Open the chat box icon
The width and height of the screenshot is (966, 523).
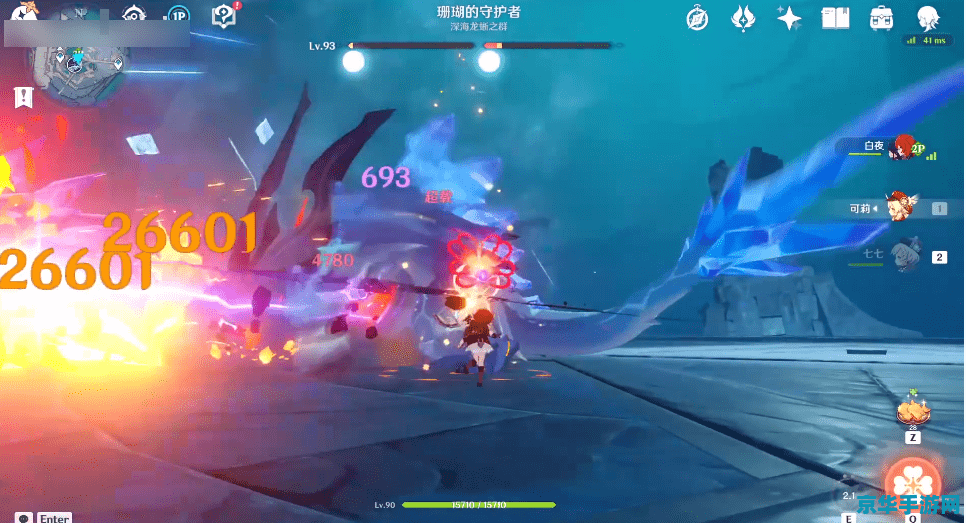click(23, 517)
